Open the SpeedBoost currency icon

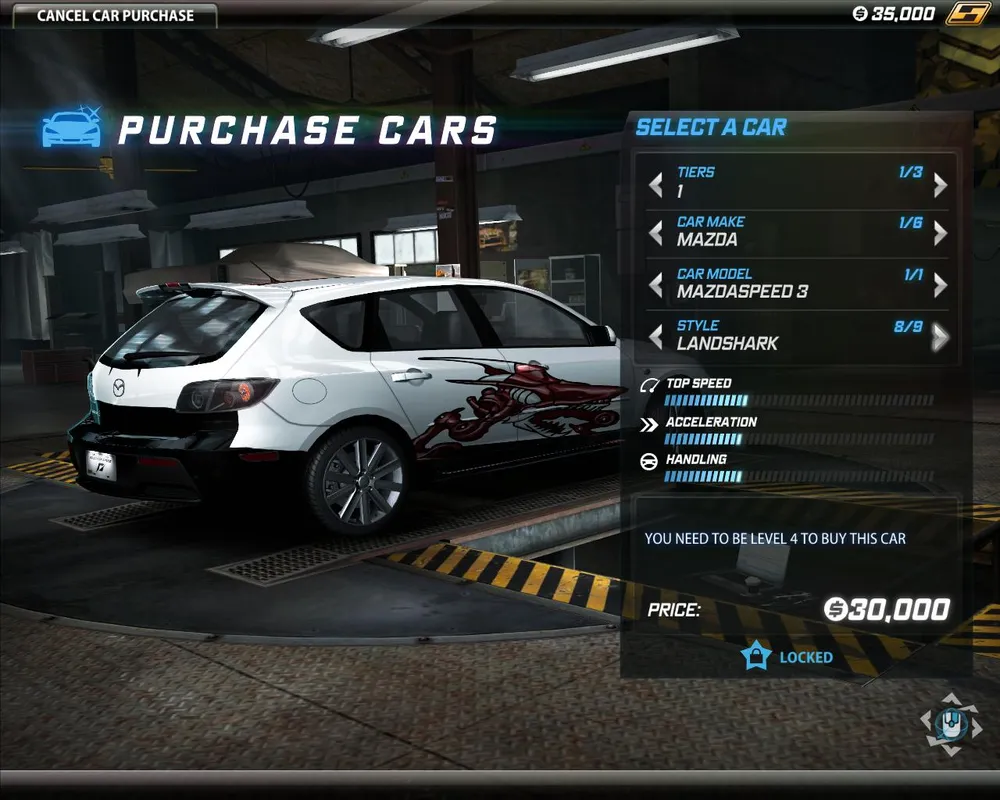click(x=967, y=14)
